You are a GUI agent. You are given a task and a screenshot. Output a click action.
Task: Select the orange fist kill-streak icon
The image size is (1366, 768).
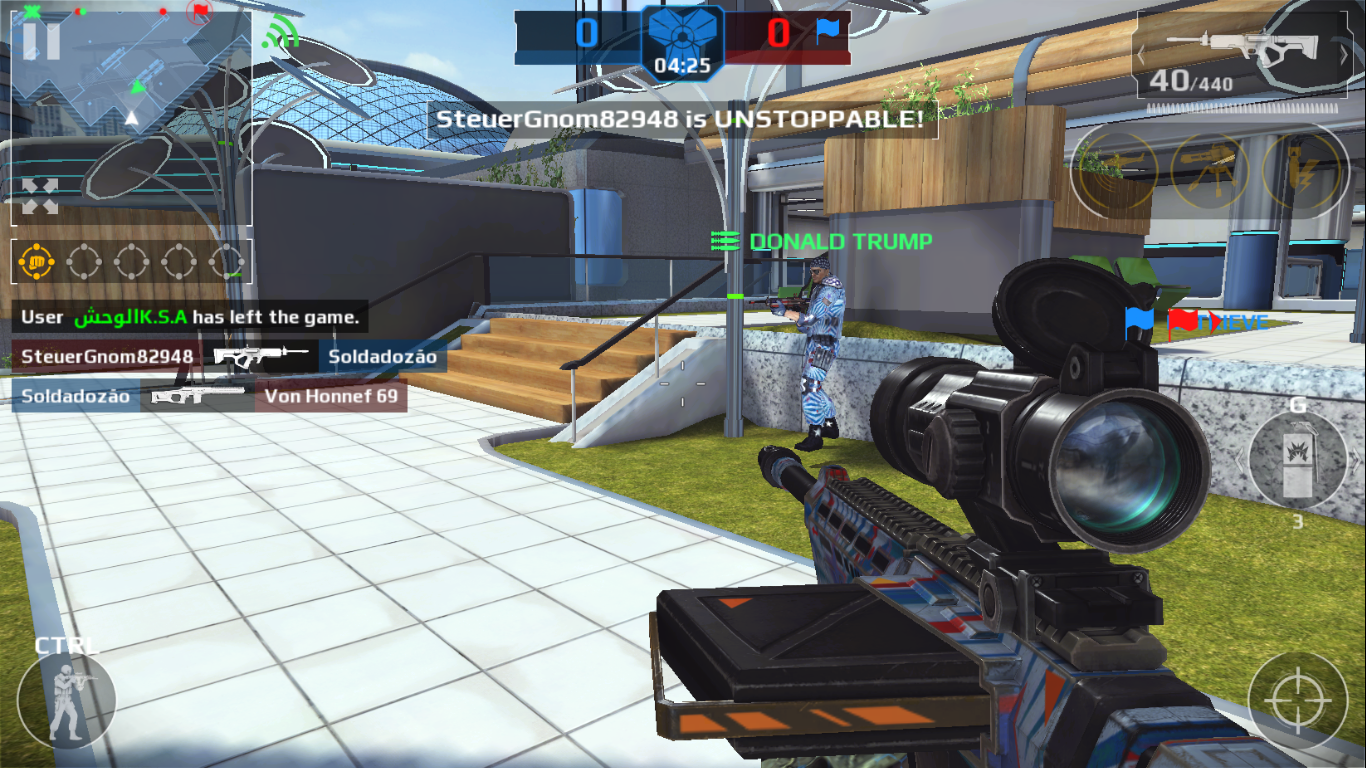click(36, 262)
